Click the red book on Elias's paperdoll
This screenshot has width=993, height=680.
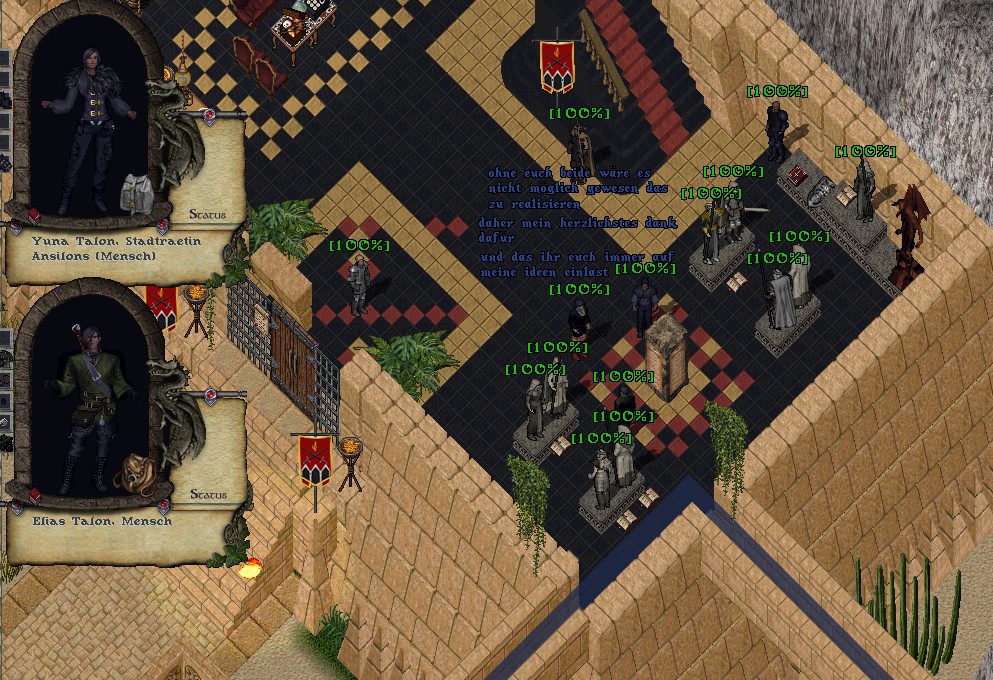point(33,495)
